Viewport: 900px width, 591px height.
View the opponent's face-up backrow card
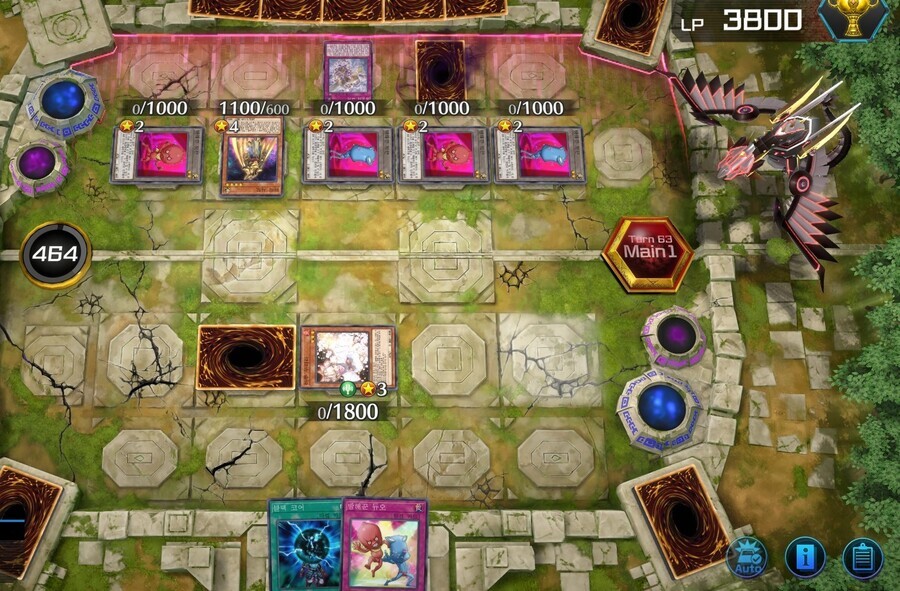348,70
